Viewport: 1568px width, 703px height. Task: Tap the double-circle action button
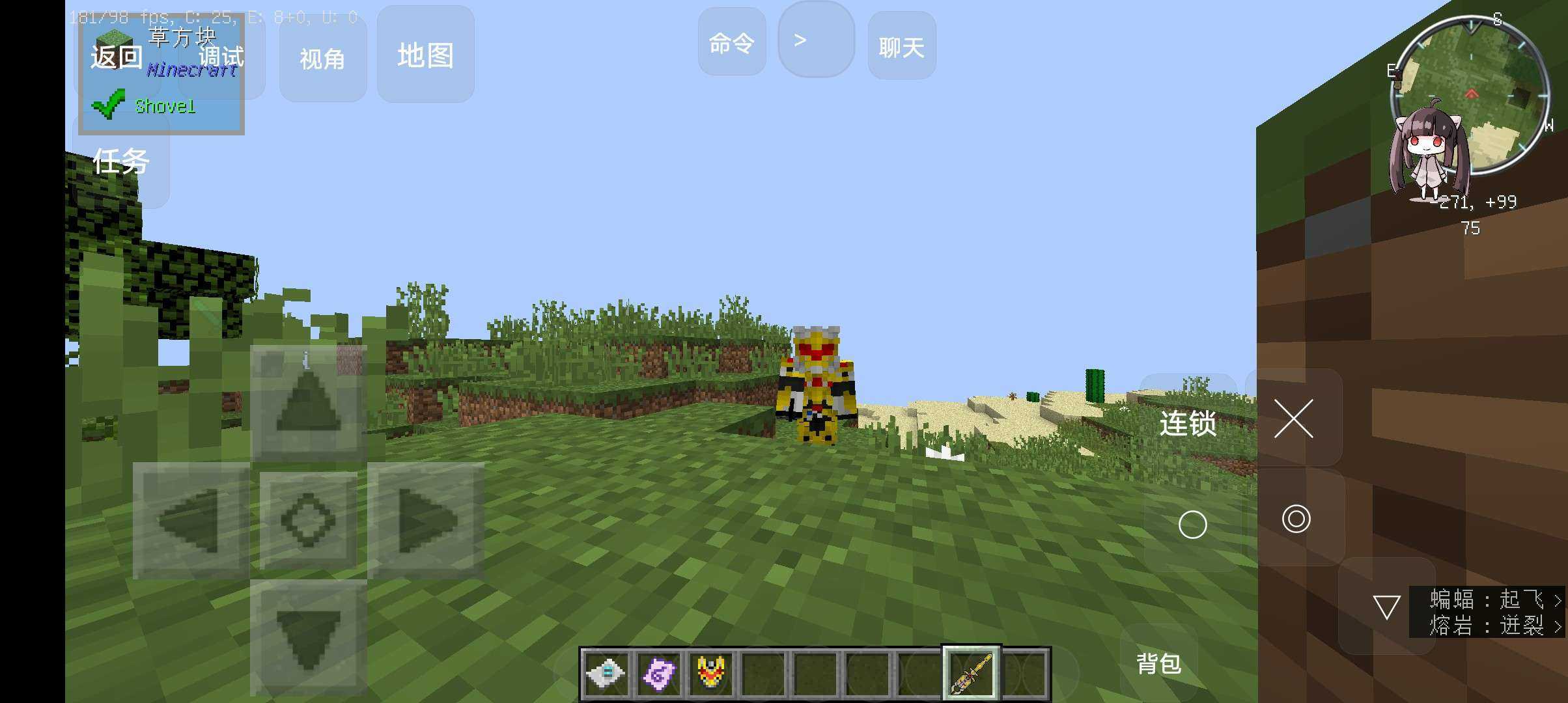point(1296,519)
